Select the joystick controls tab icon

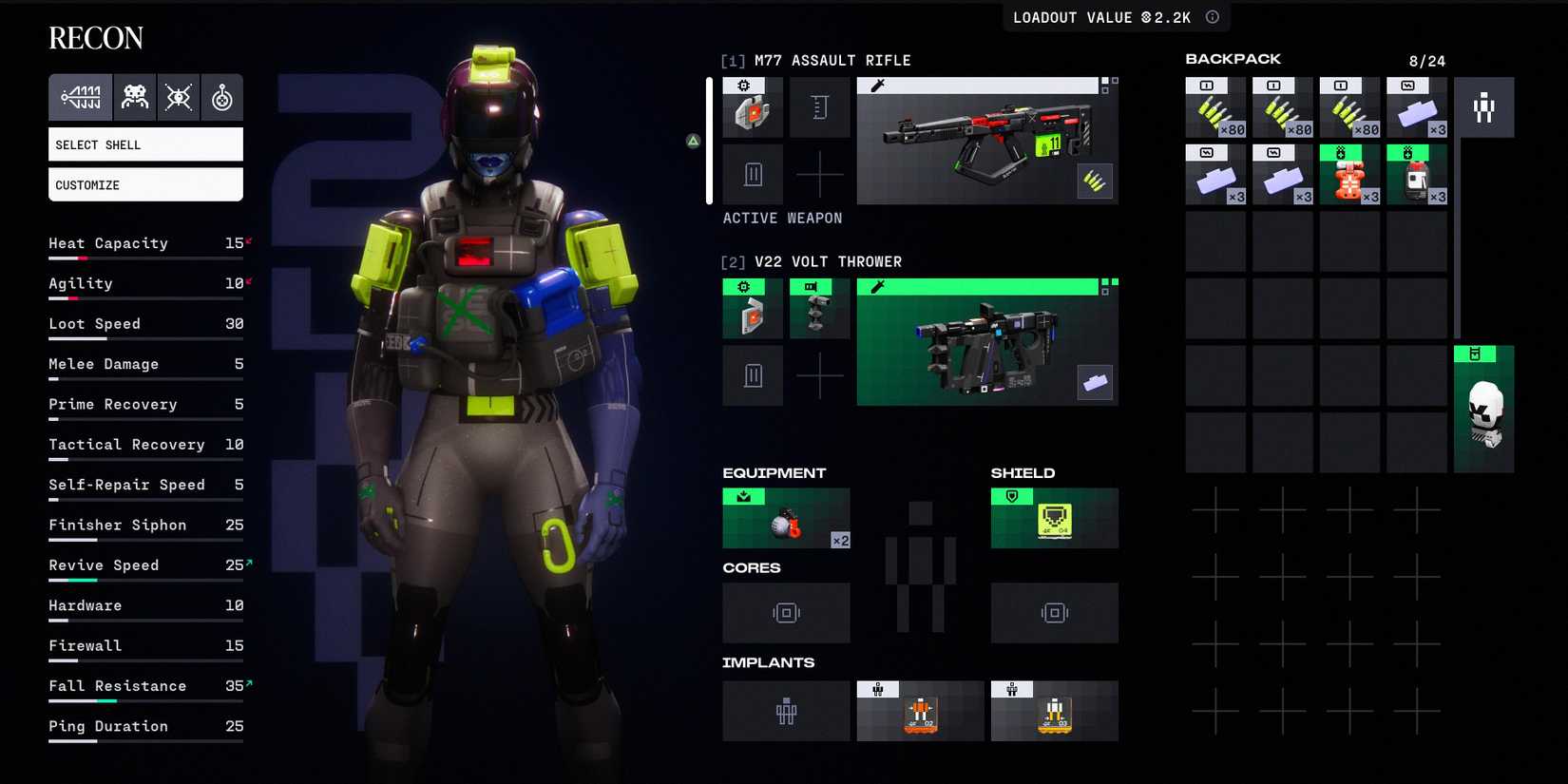[x=221, y=96]
